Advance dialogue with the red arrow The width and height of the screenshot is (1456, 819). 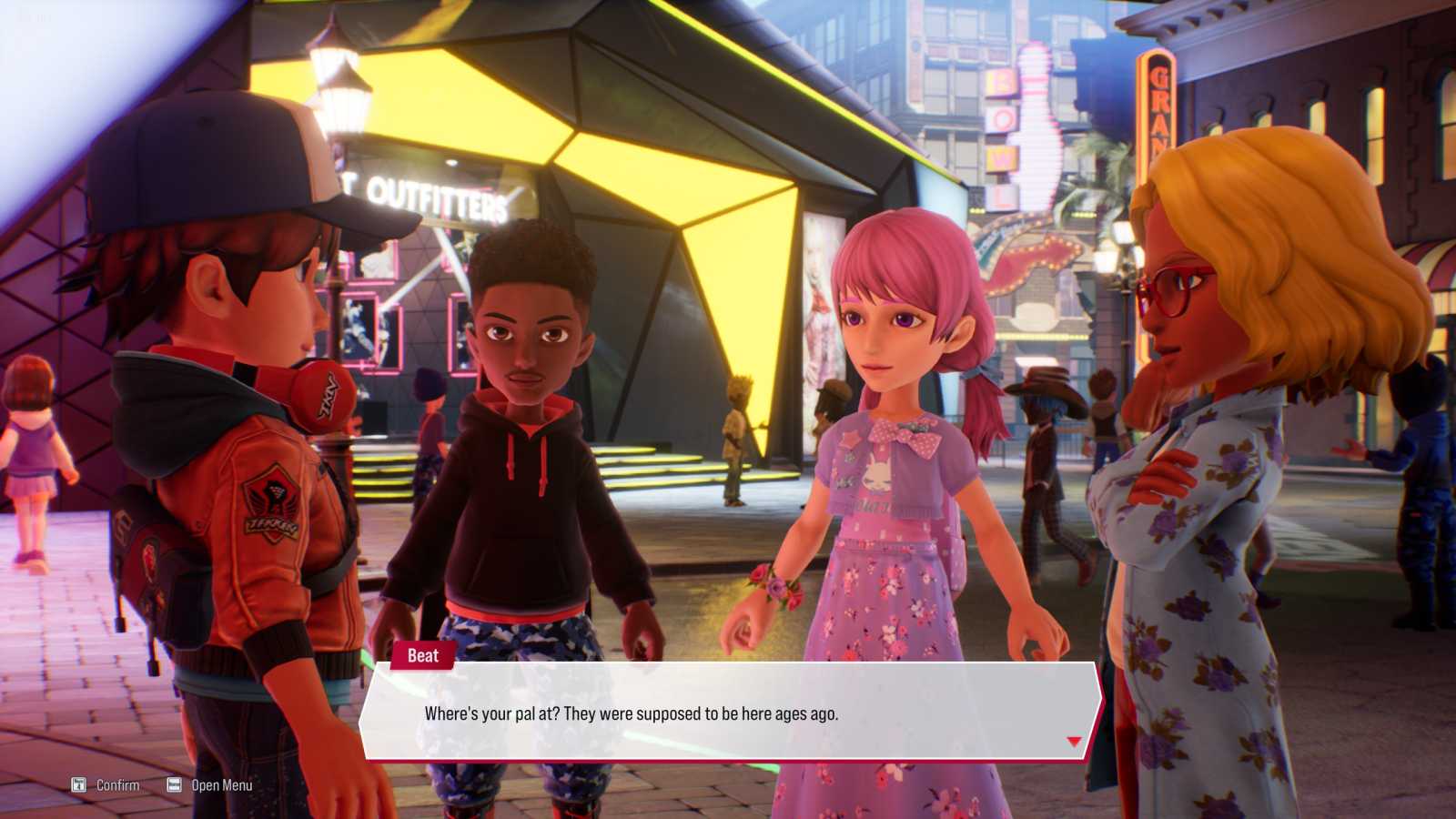(x=1074, y=742)
